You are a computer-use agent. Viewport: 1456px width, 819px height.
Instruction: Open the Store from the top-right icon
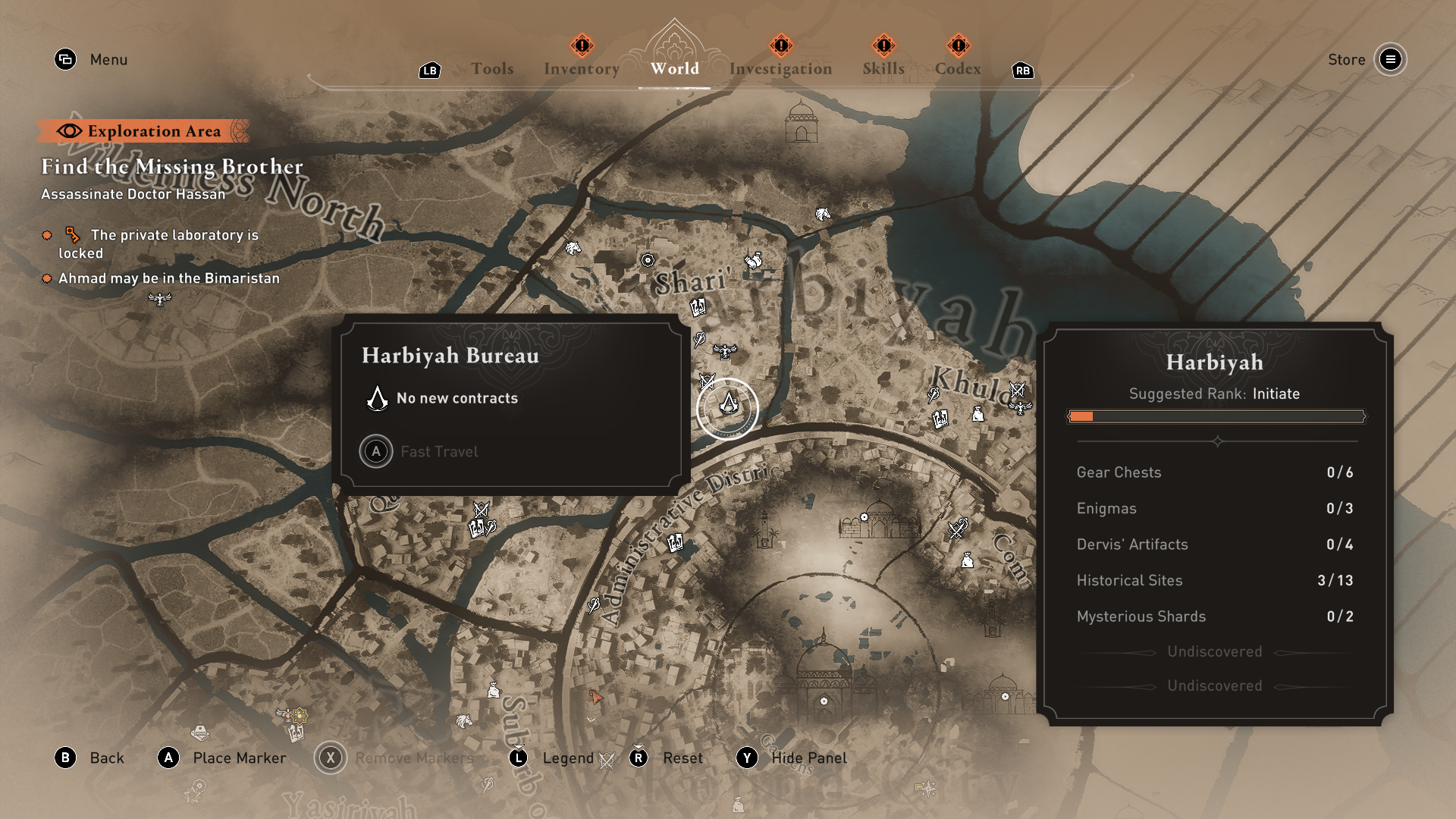[x=1391, y=60]
